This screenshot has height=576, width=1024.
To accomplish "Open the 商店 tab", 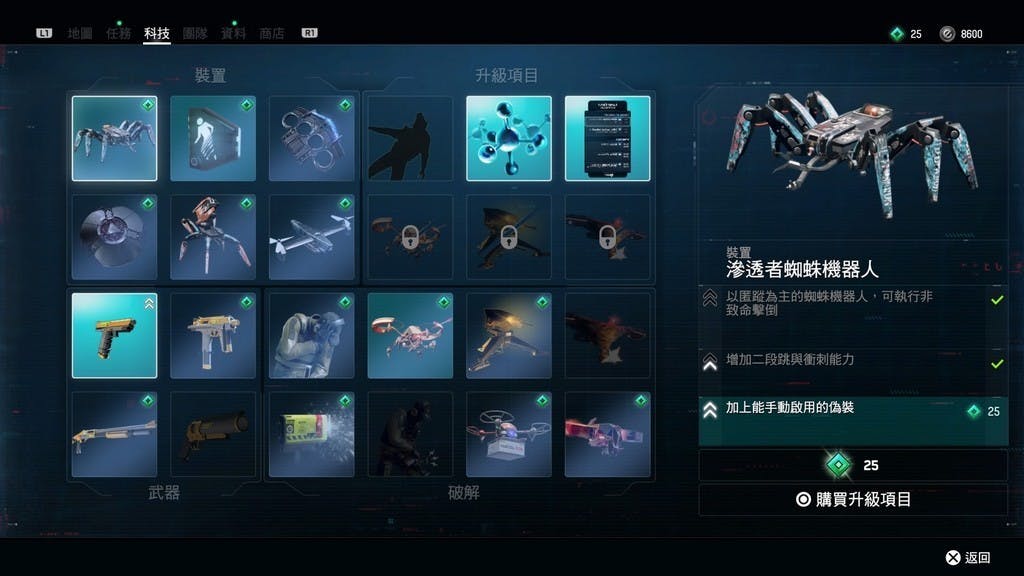I will (x=271, y=33).
